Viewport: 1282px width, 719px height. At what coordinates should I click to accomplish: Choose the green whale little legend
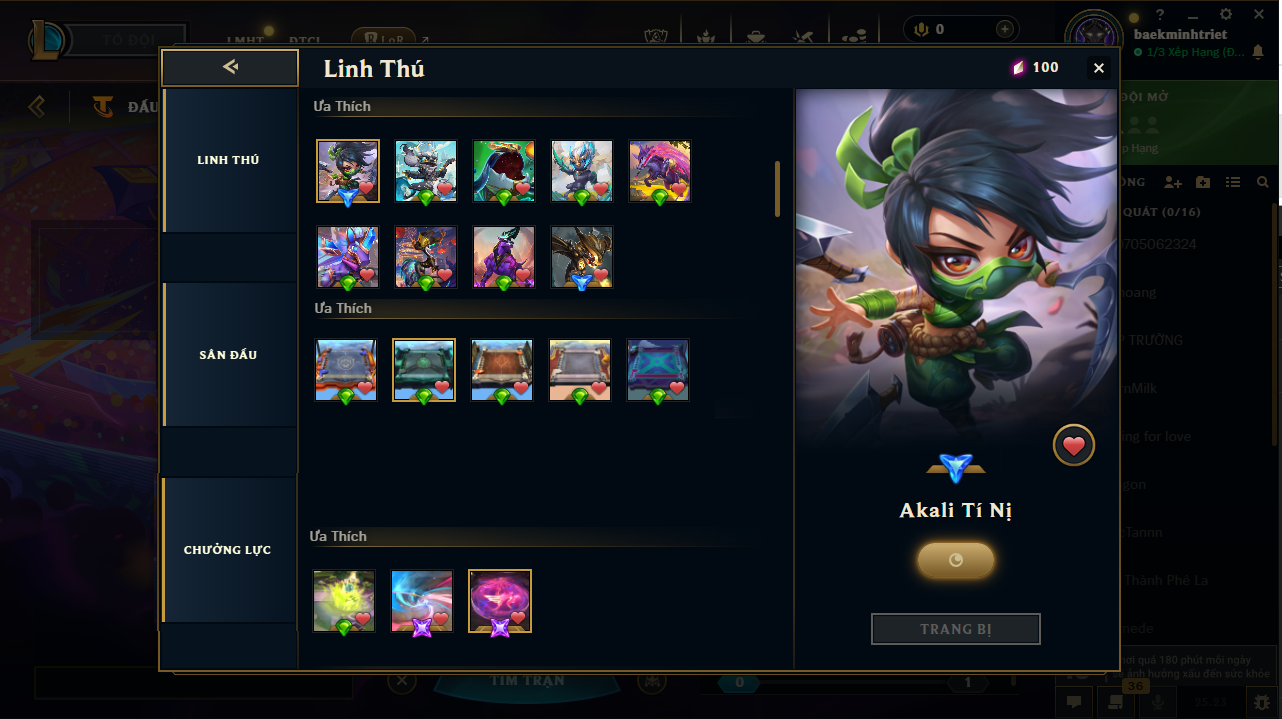503,170
